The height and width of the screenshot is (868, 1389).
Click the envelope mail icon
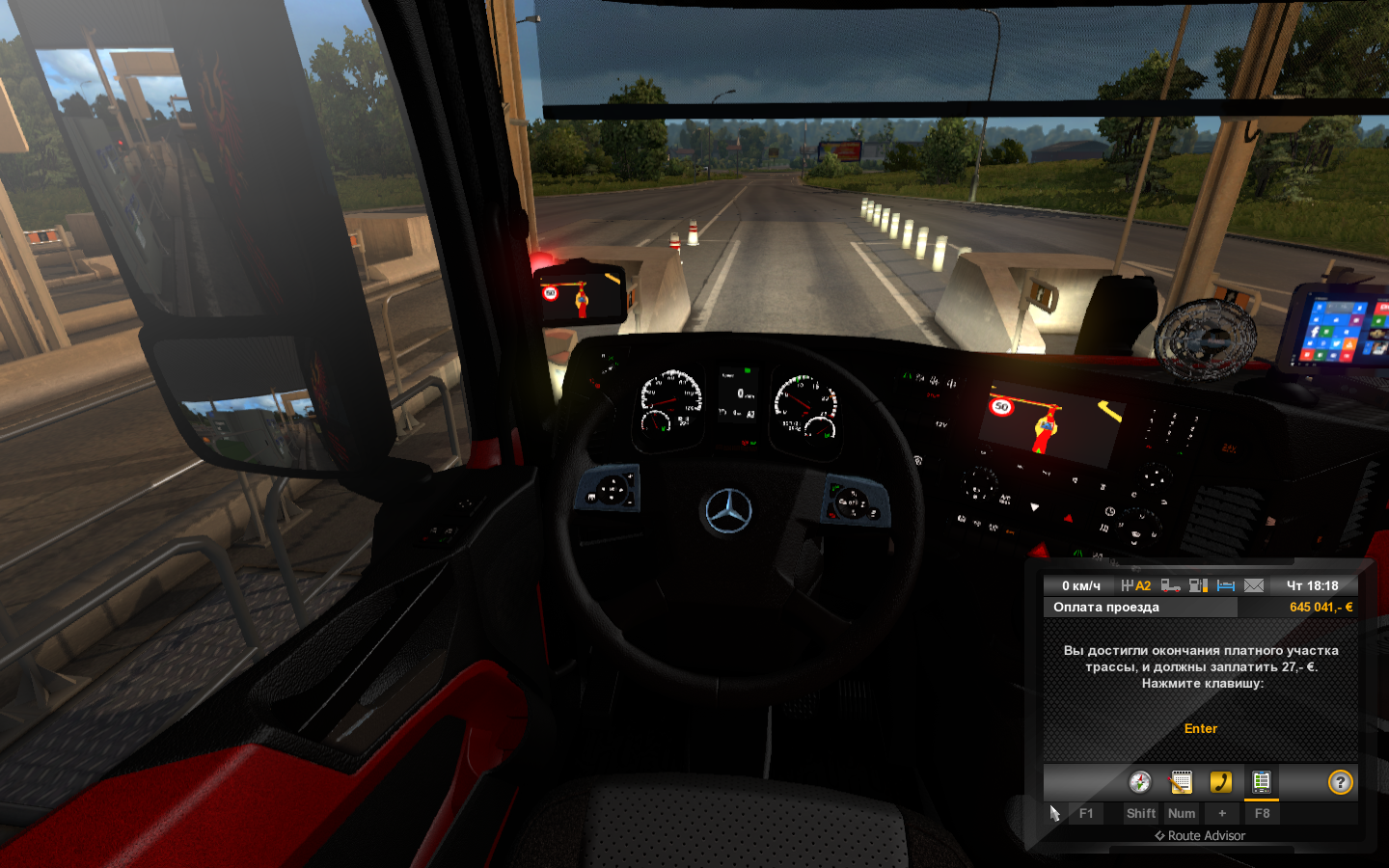click(1254, 585)
